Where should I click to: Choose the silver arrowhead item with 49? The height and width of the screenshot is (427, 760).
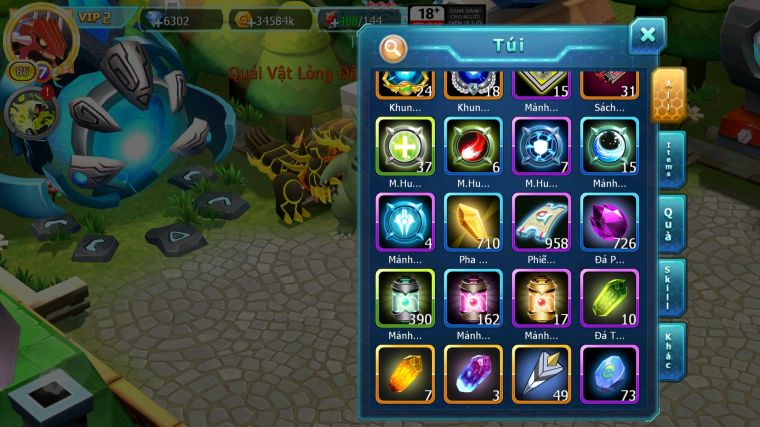click(x=541, y=372)
